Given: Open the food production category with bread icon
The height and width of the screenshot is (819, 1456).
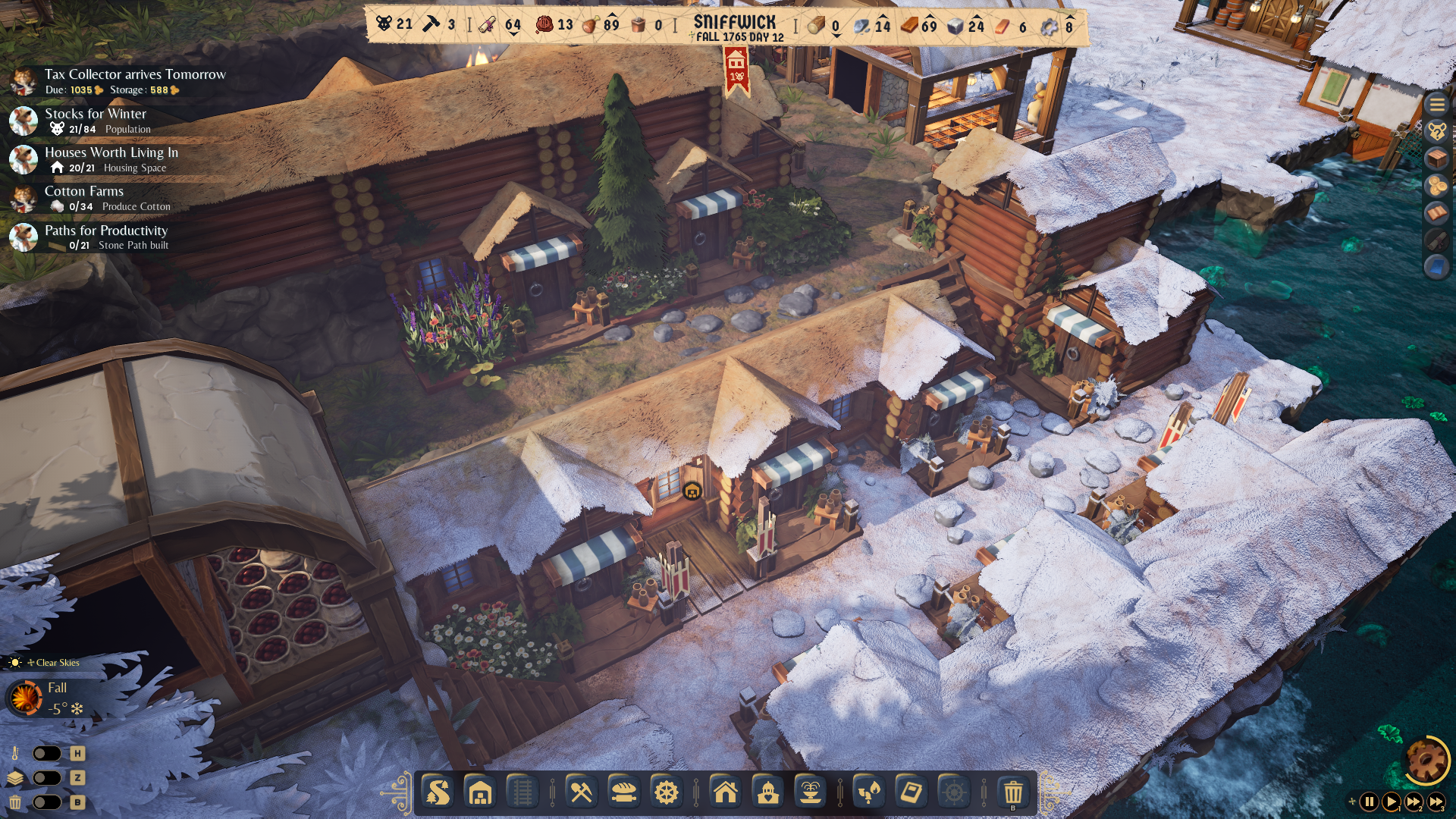Looking at the screenshot, I should (x=623, y=794).
